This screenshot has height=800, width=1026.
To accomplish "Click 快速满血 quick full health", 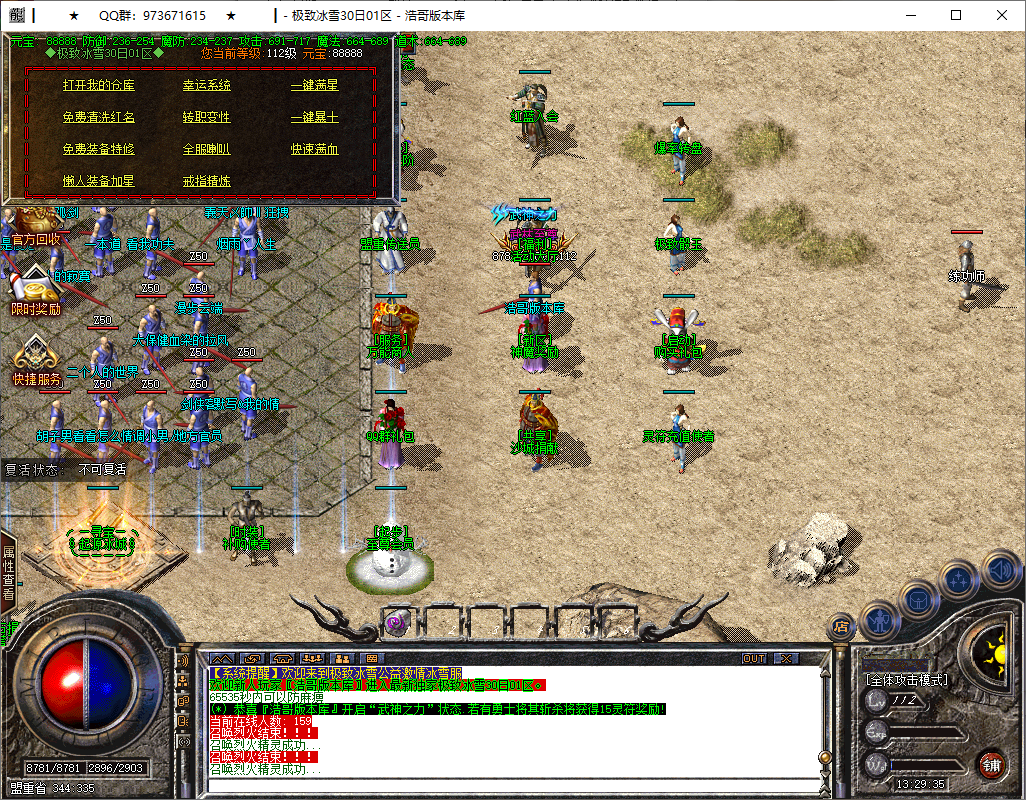I will click(315, 150).
